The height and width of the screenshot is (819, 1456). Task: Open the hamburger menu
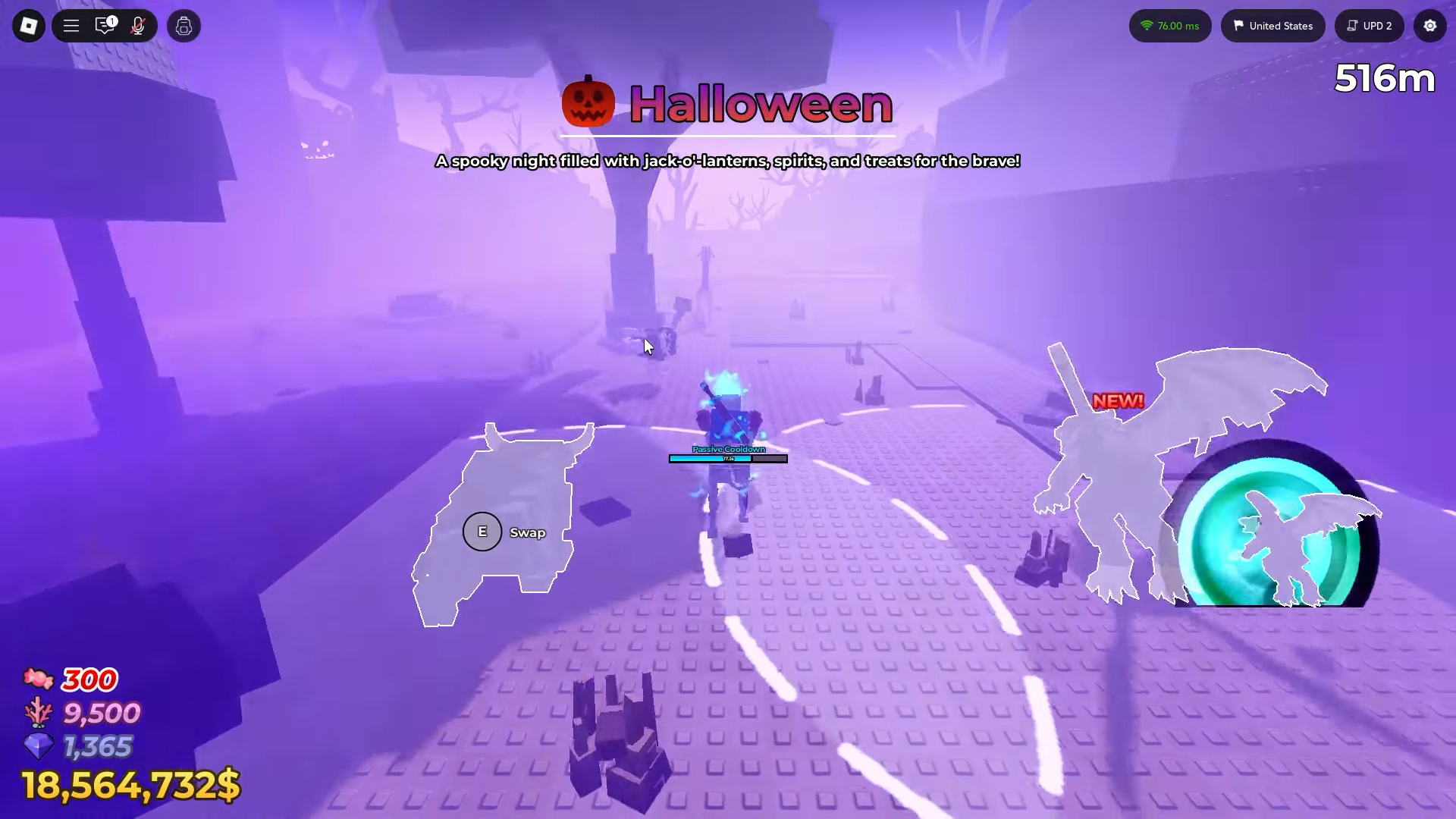71,25
